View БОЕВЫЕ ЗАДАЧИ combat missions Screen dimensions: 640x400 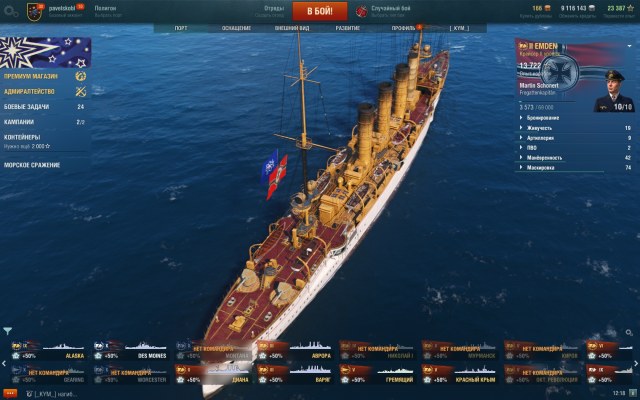coord(30,106)
